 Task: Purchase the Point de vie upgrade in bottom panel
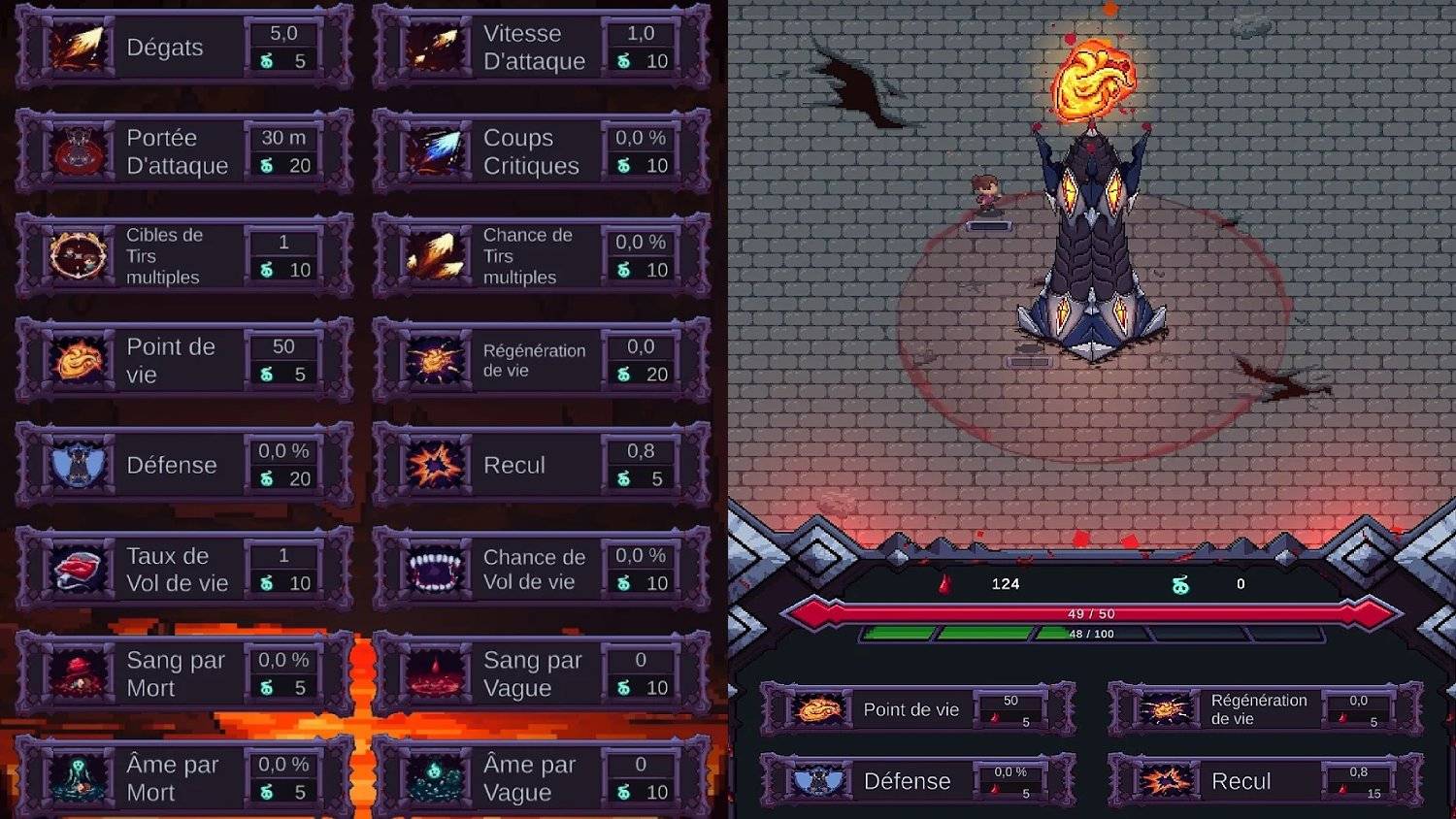tap(917, 709)
